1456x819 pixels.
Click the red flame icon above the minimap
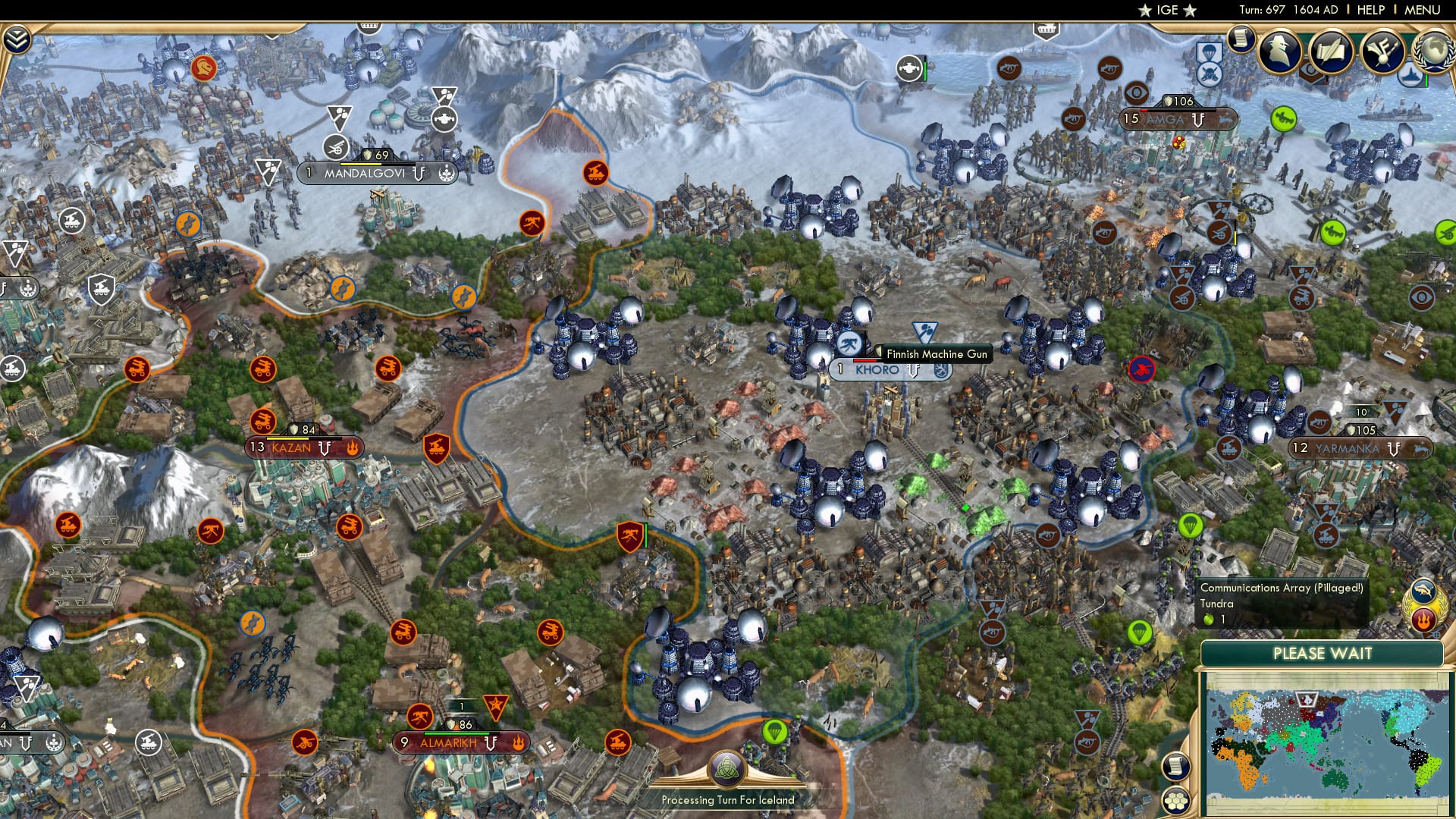[x=1424, y=617]
